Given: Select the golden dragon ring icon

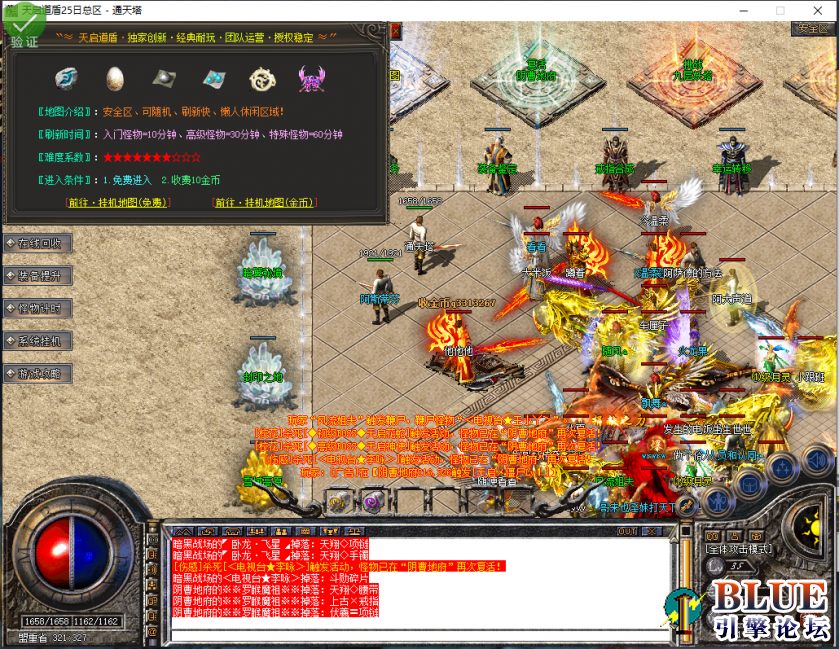Looking at the screenshot, I should [x=262, y=77].
